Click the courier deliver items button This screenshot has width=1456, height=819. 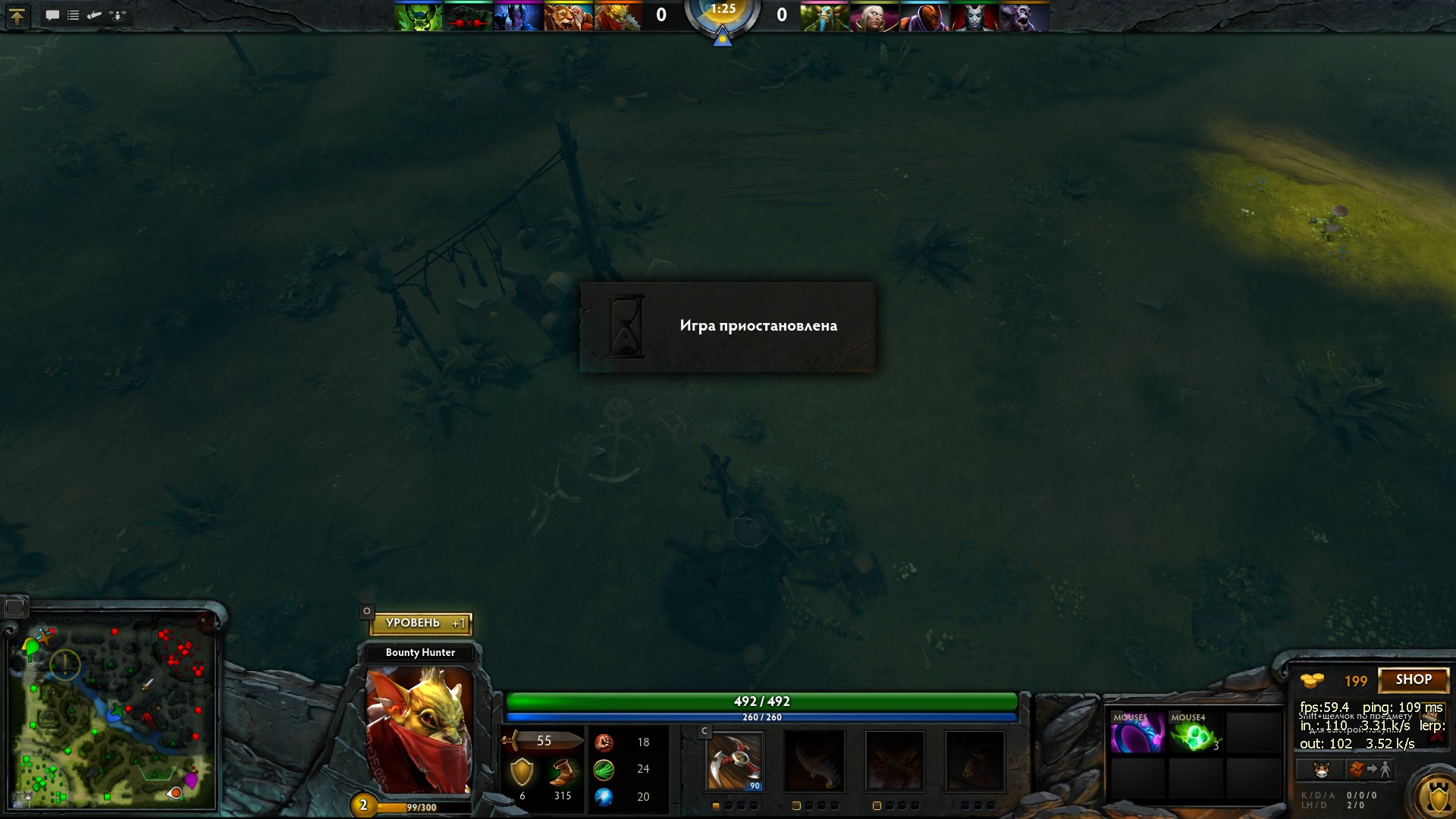coord(1369,770)
